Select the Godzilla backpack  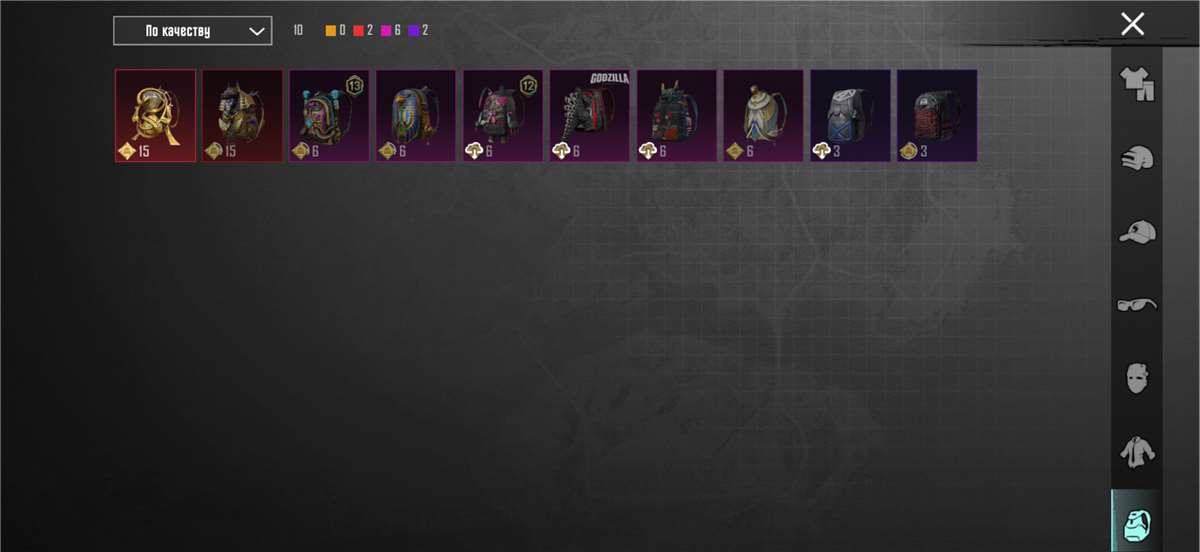(x=590, y=115)
